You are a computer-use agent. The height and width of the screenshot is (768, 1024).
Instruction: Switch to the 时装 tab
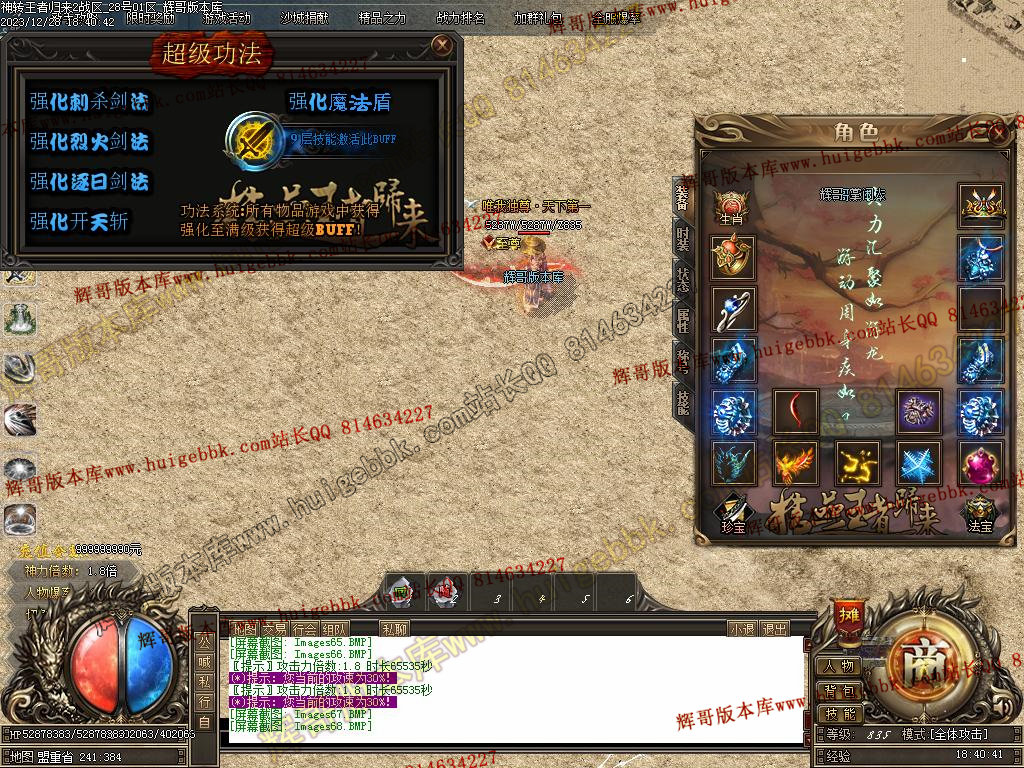click(x=683, y=239)
